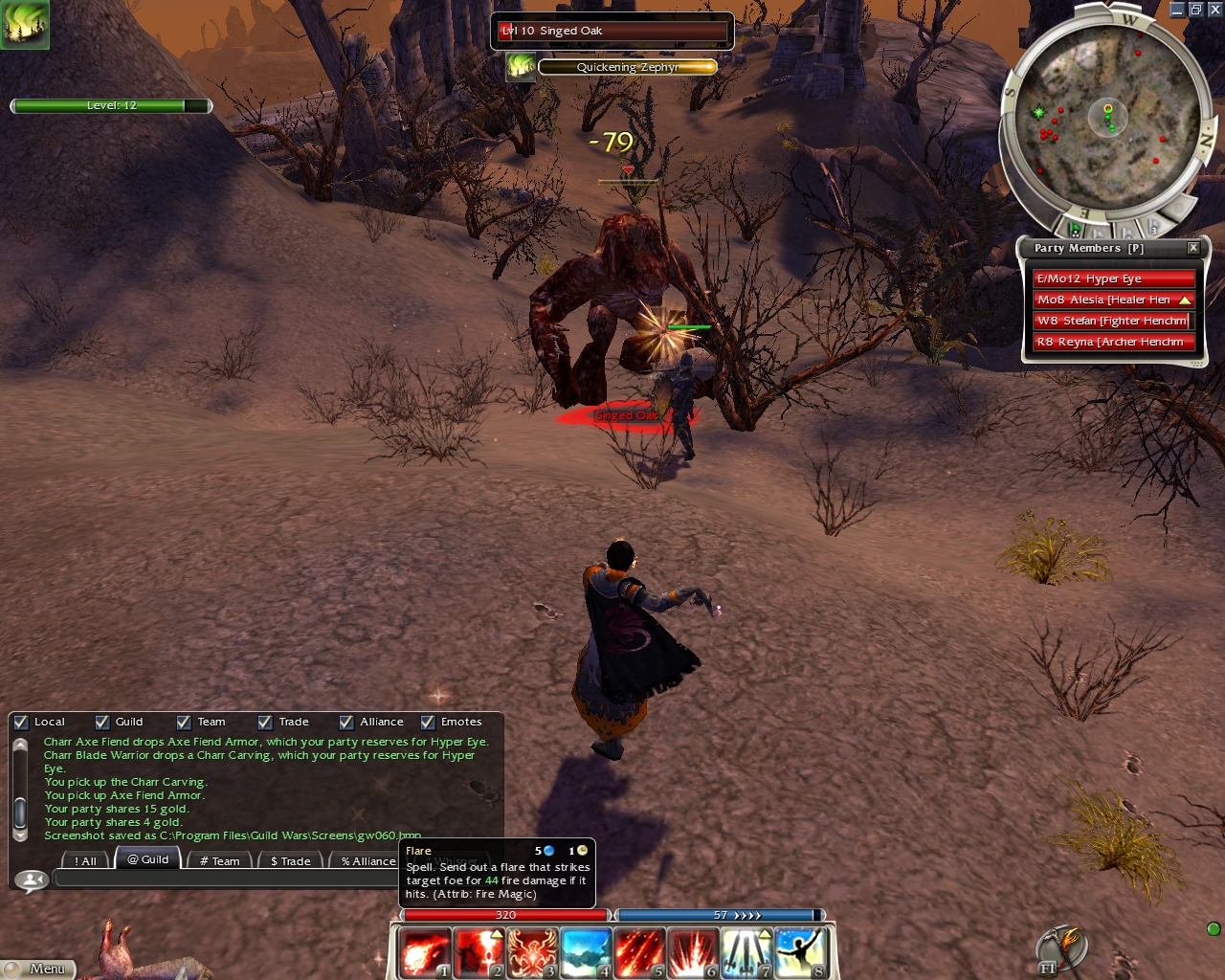This screenshot has width=1225, height=980.
Task: Cast the fiery streaks skill in slot 5
Action: 639,953
